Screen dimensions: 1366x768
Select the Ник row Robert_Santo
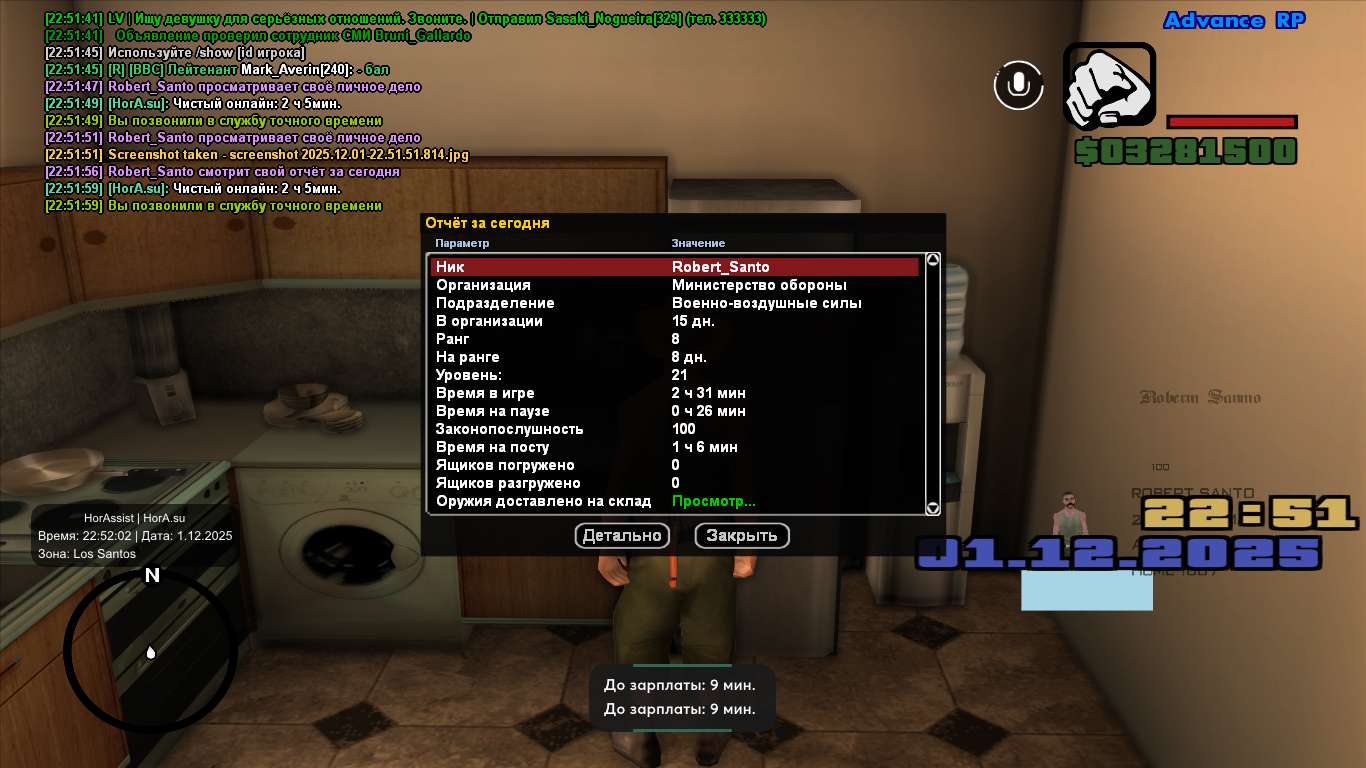[x=674, y=267]
